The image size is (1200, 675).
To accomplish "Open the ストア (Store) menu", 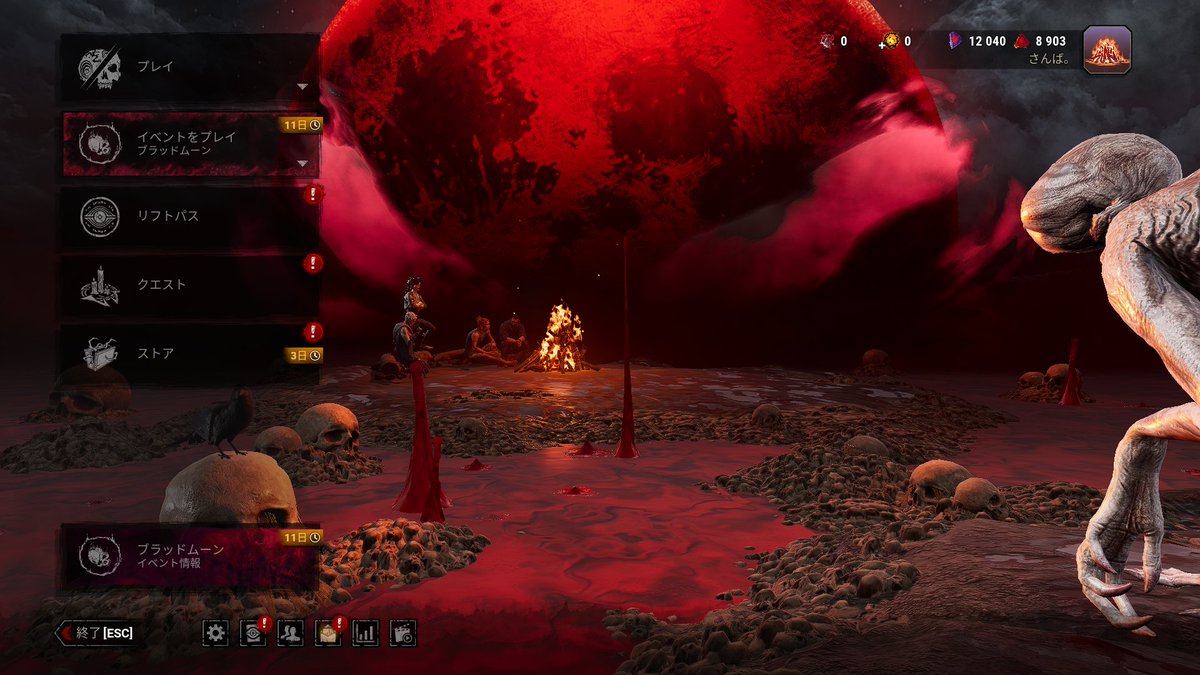I will point(189,352).
